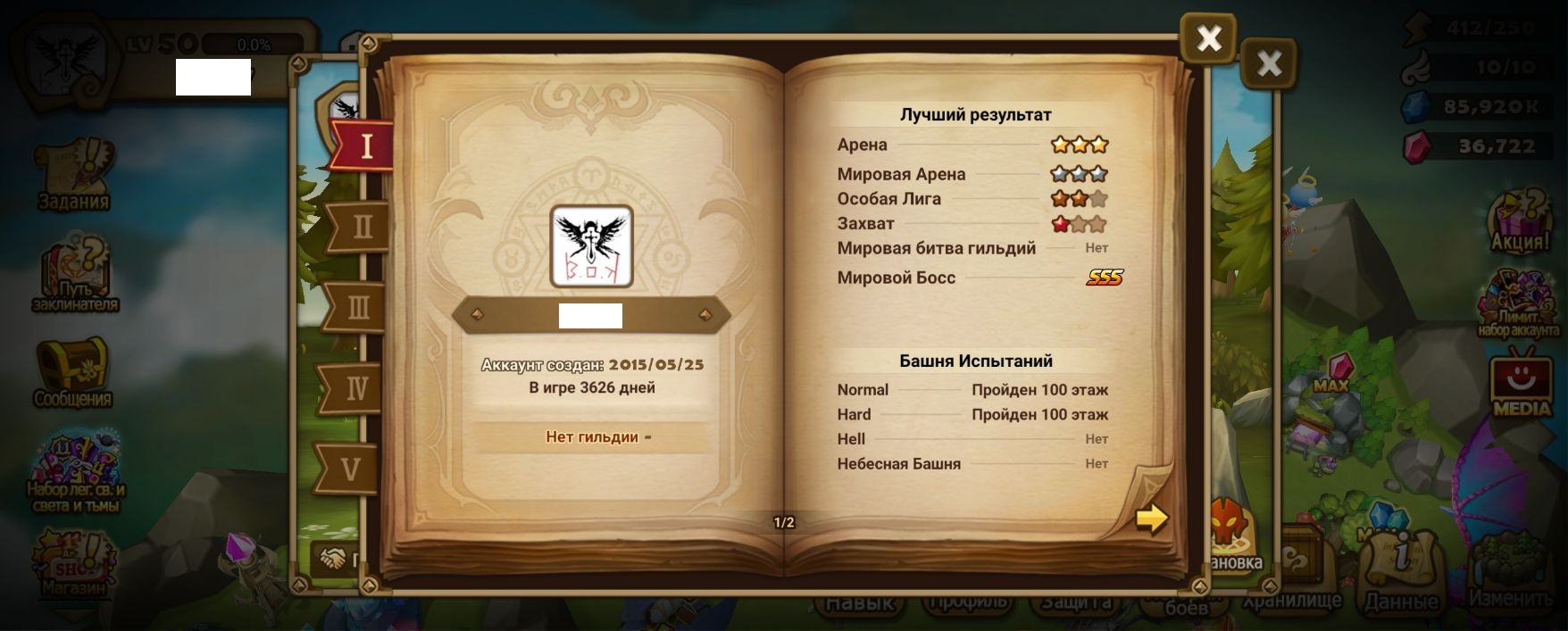Go to the next page with yellow arrow

click(1152, 518)
